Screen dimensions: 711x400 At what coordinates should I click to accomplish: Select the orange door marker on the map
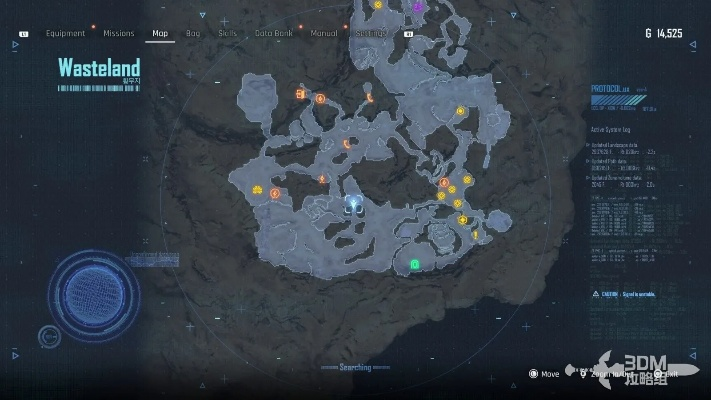[300, 94]
